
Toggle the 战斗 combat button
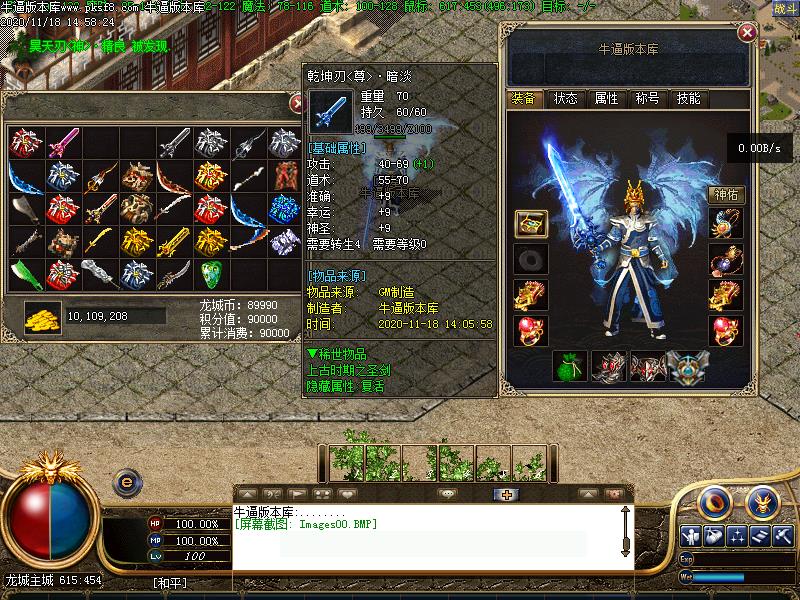[x=785, y=8]
